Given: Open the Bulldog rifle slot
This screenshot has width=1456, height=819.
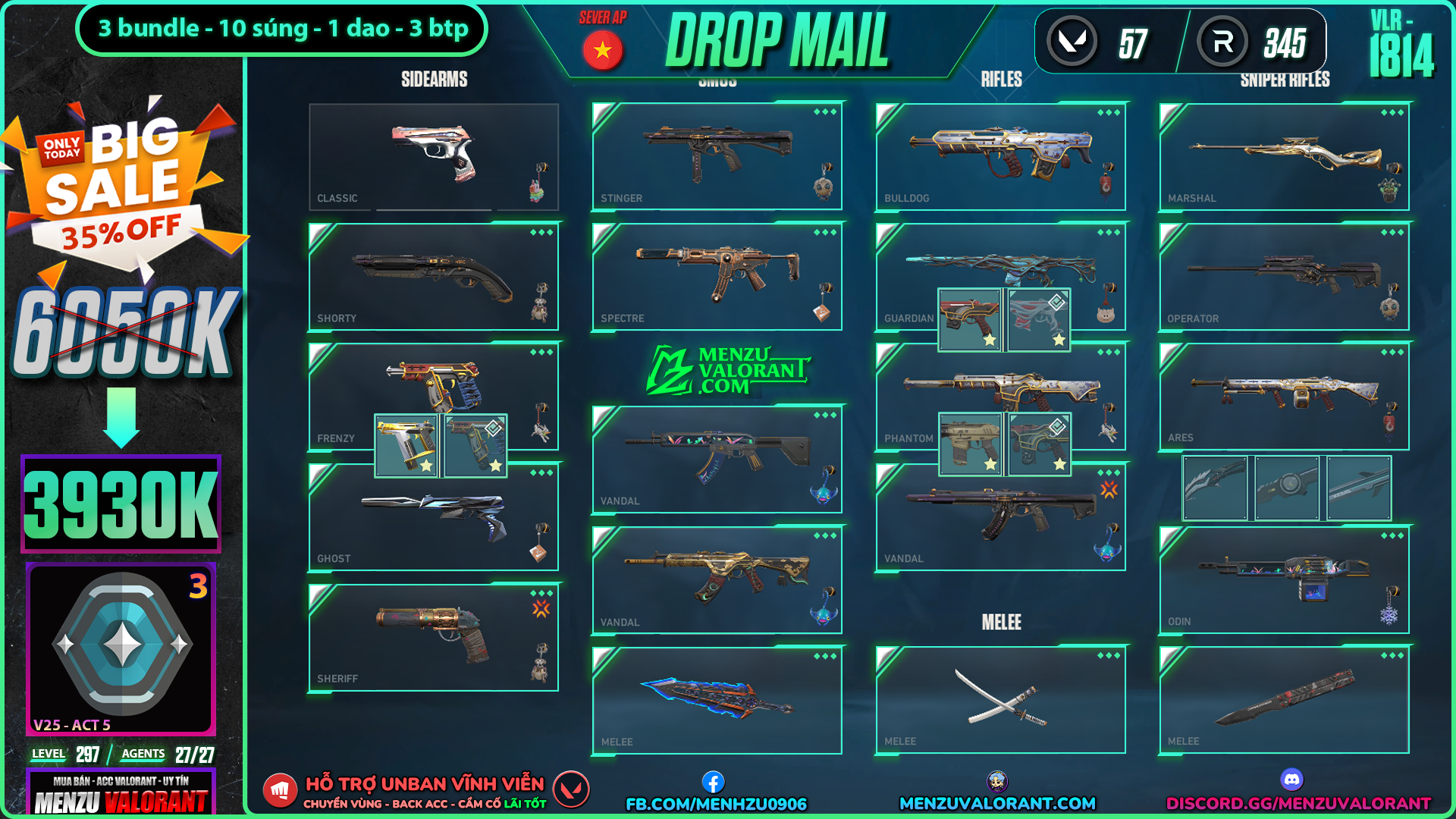Looking at the screenshot, I should coord(1000,156).
